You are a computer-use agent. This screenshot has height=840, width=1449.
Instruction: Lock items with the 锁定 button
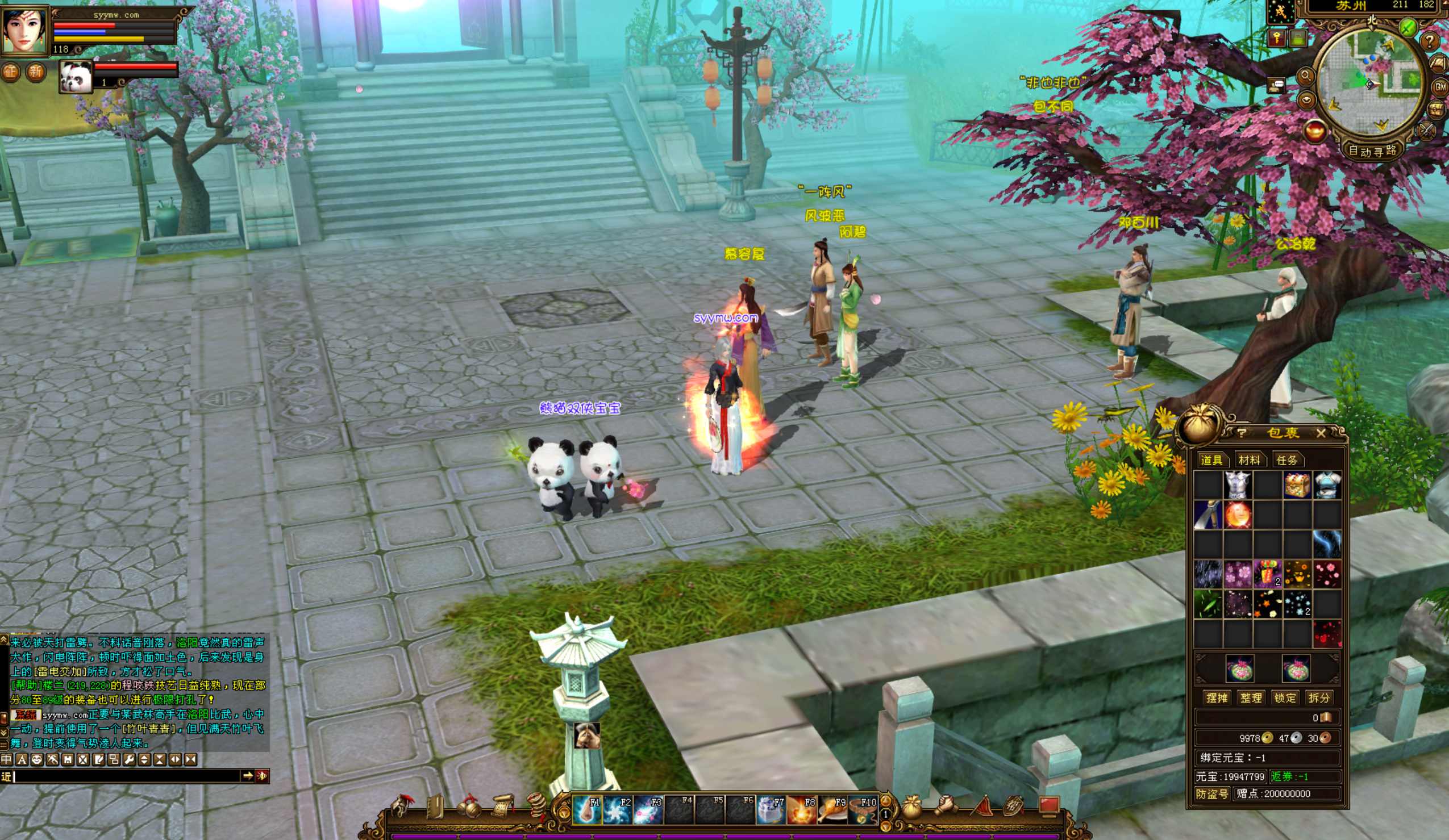pyautogui.click(x=1285, y=697)
